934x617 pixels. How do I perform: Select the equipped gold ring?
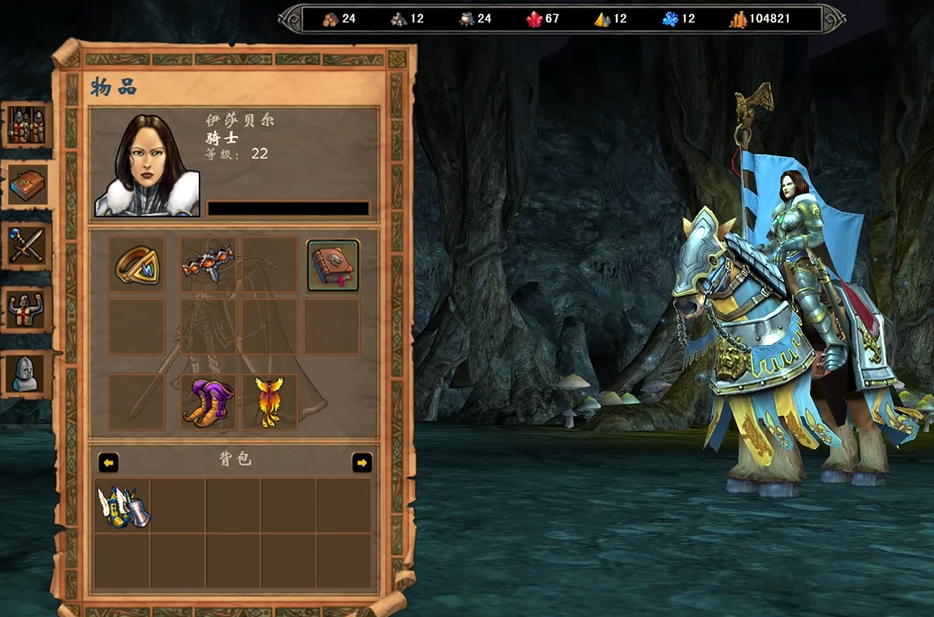[137, 264]
